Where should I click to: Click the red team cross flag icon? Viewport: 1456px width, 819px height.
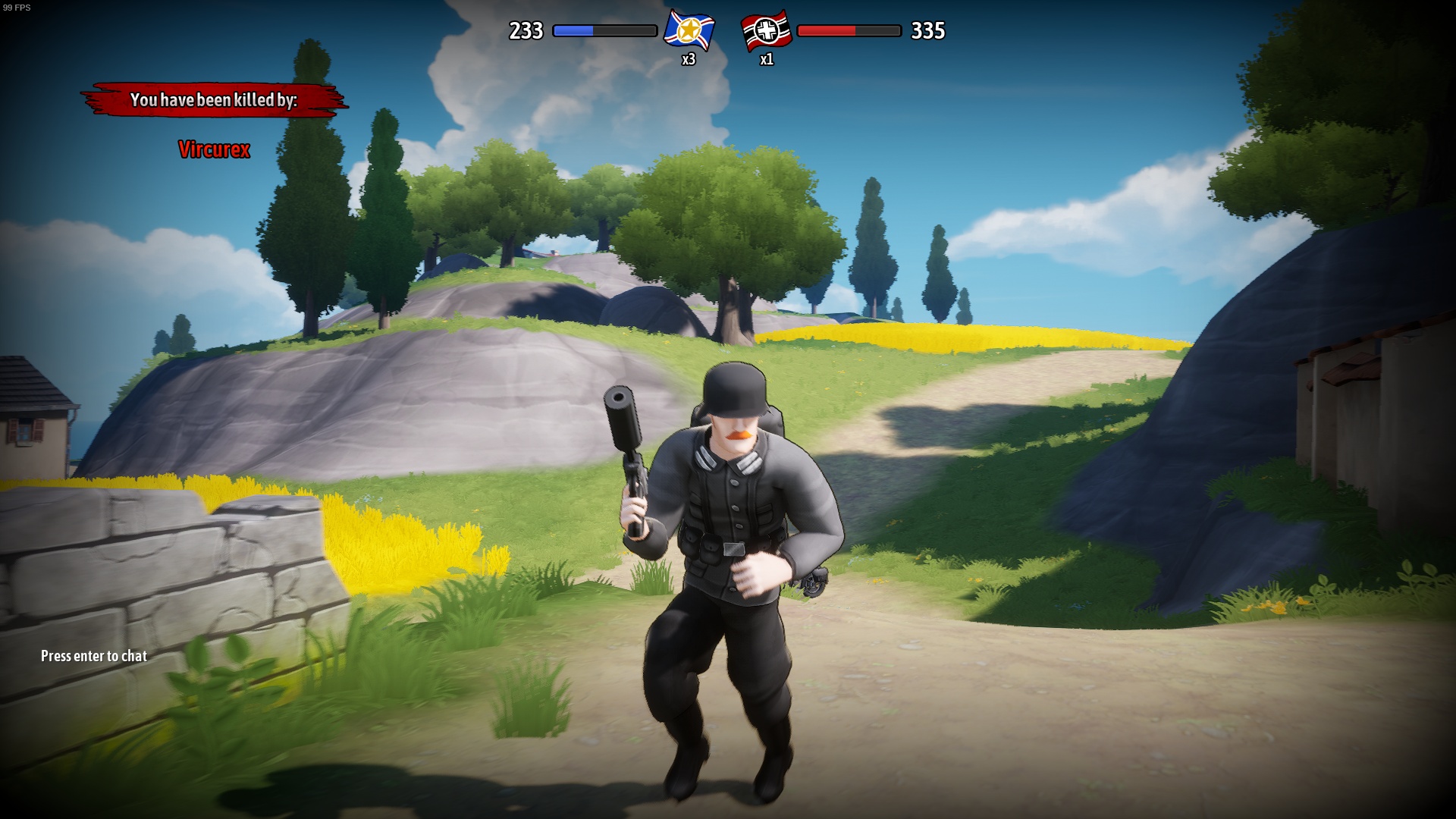pos(766,31)
